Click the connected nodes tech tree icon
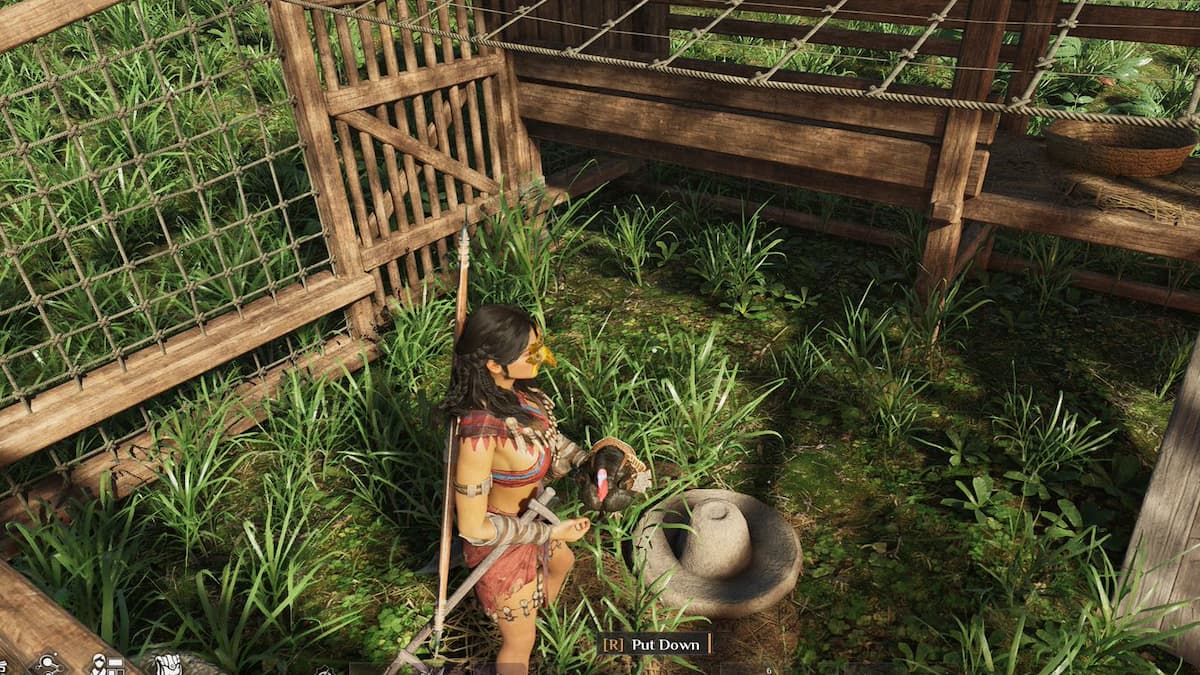 coord(47,665)
